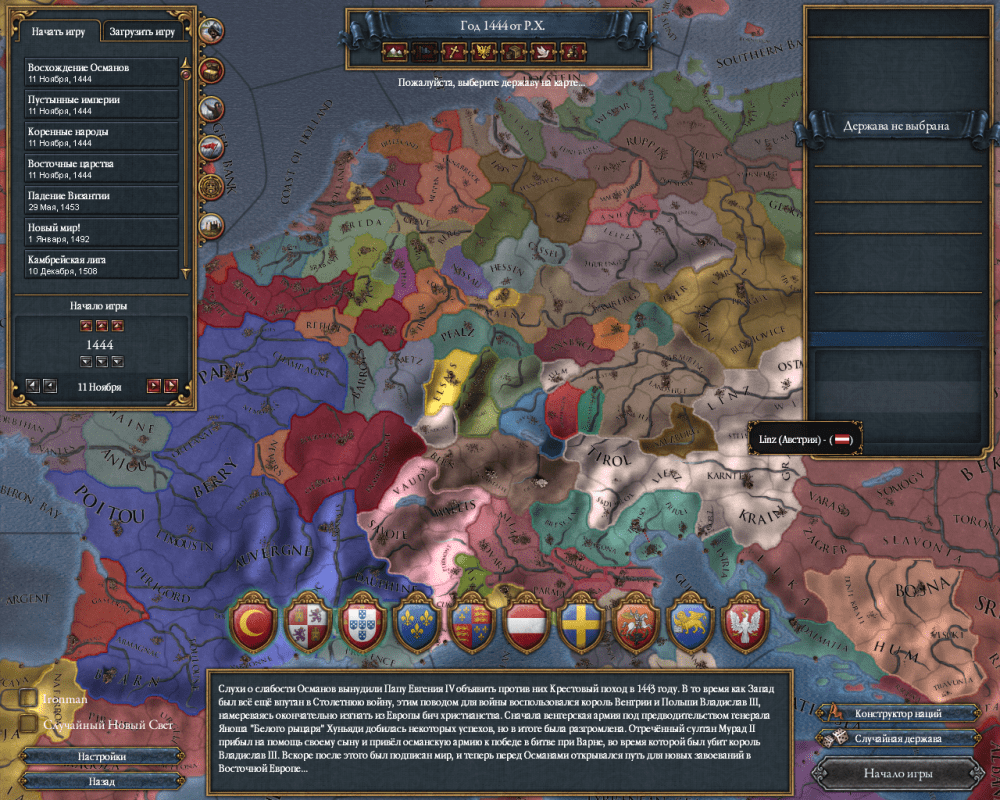Open the Конструктор наций nation designer
This screenshot has height=800, width=1000.
899,714
